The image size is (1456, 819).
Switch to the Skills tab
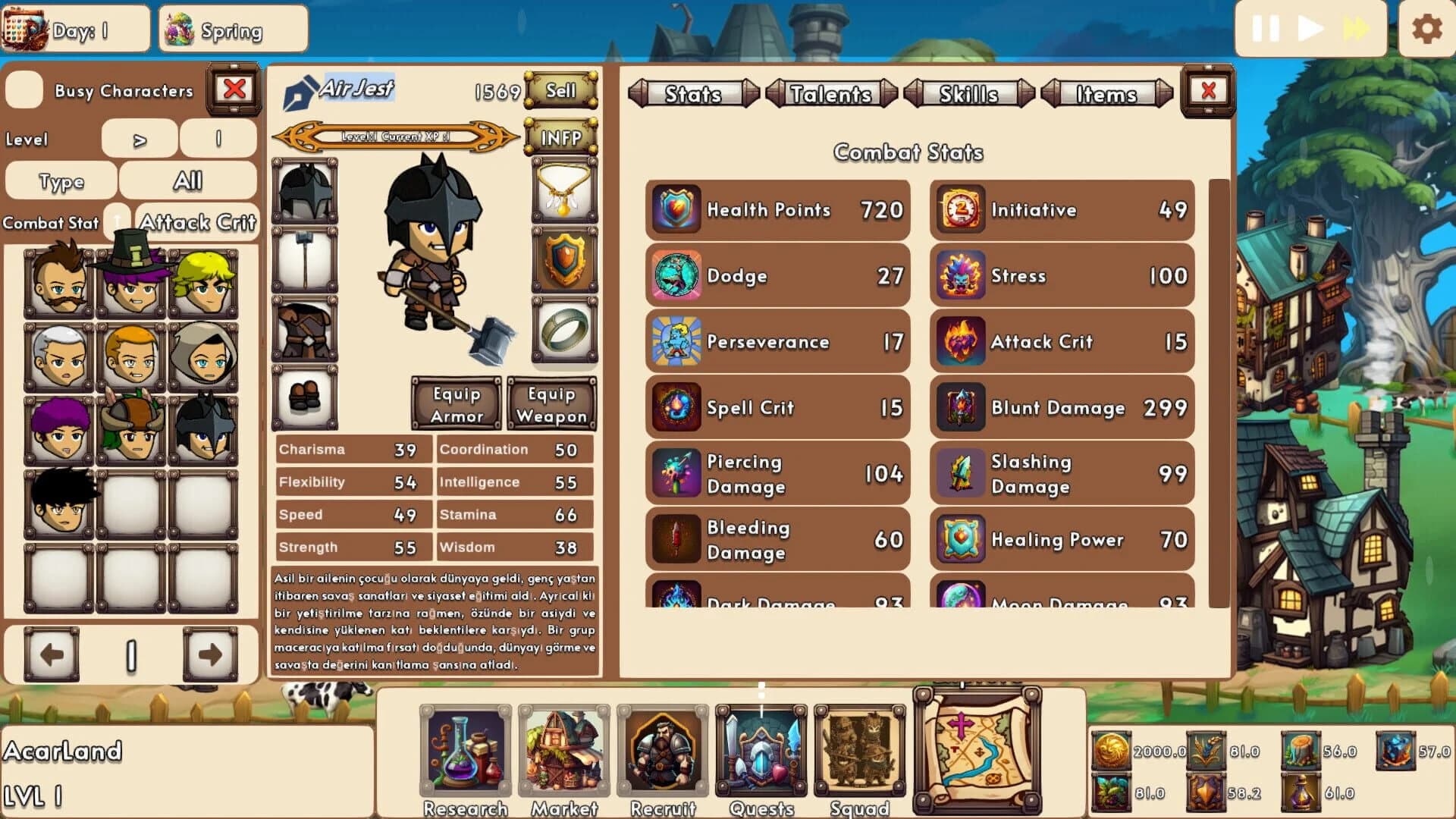968,94
